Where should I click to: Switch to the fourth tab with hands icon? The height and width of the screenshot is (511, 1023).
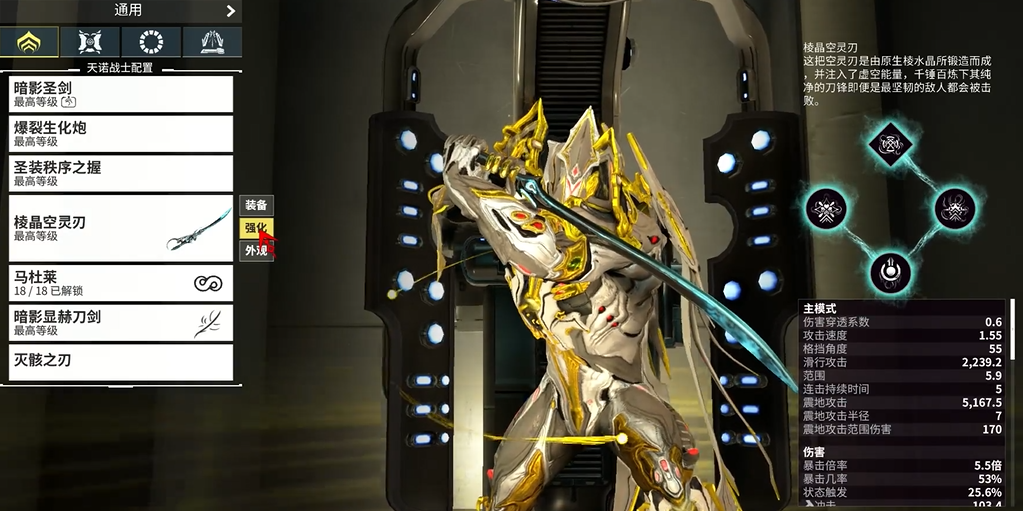point(212,41)
